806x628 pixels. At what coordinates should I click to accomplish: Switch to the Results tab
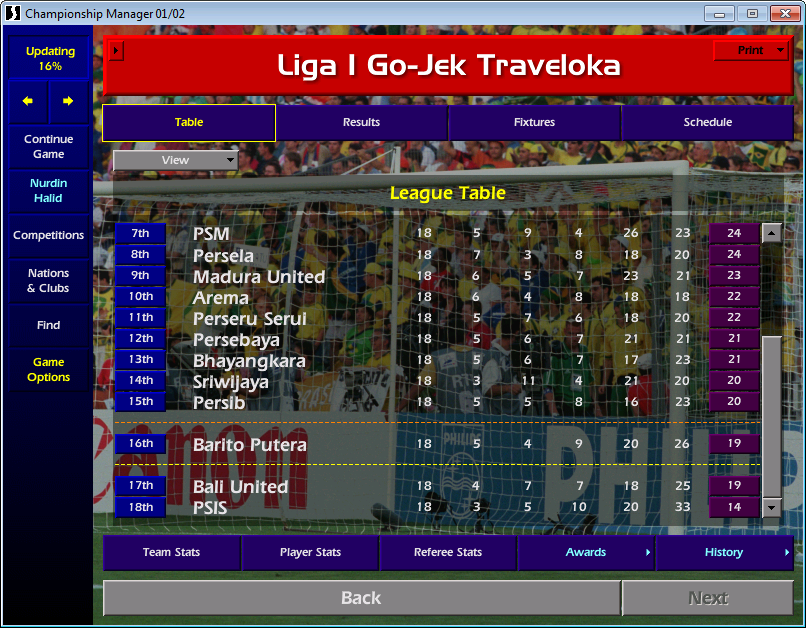361,122
